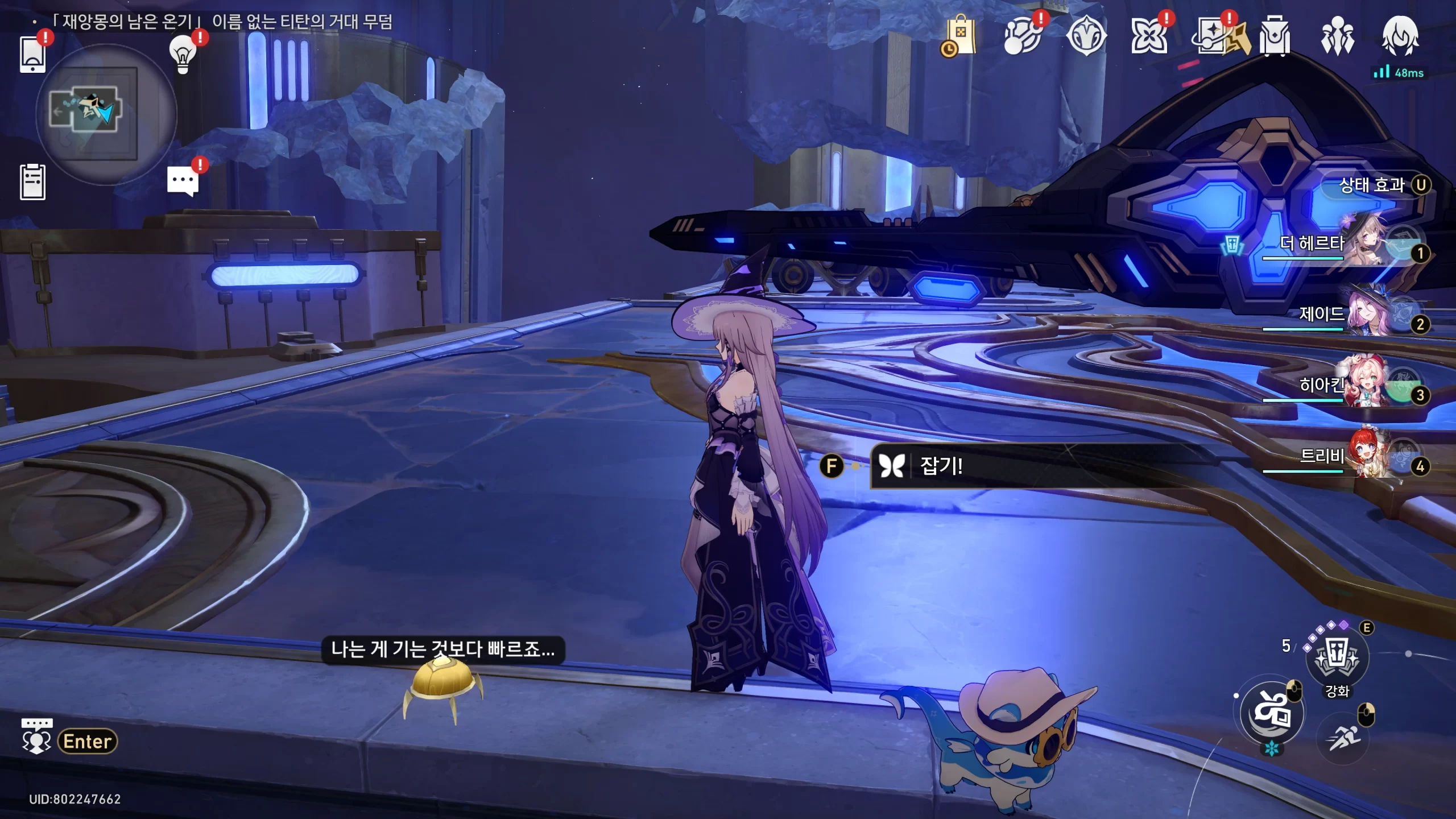Open the lightbulb tips icon
1456x819 pixels.
[183, 54]
